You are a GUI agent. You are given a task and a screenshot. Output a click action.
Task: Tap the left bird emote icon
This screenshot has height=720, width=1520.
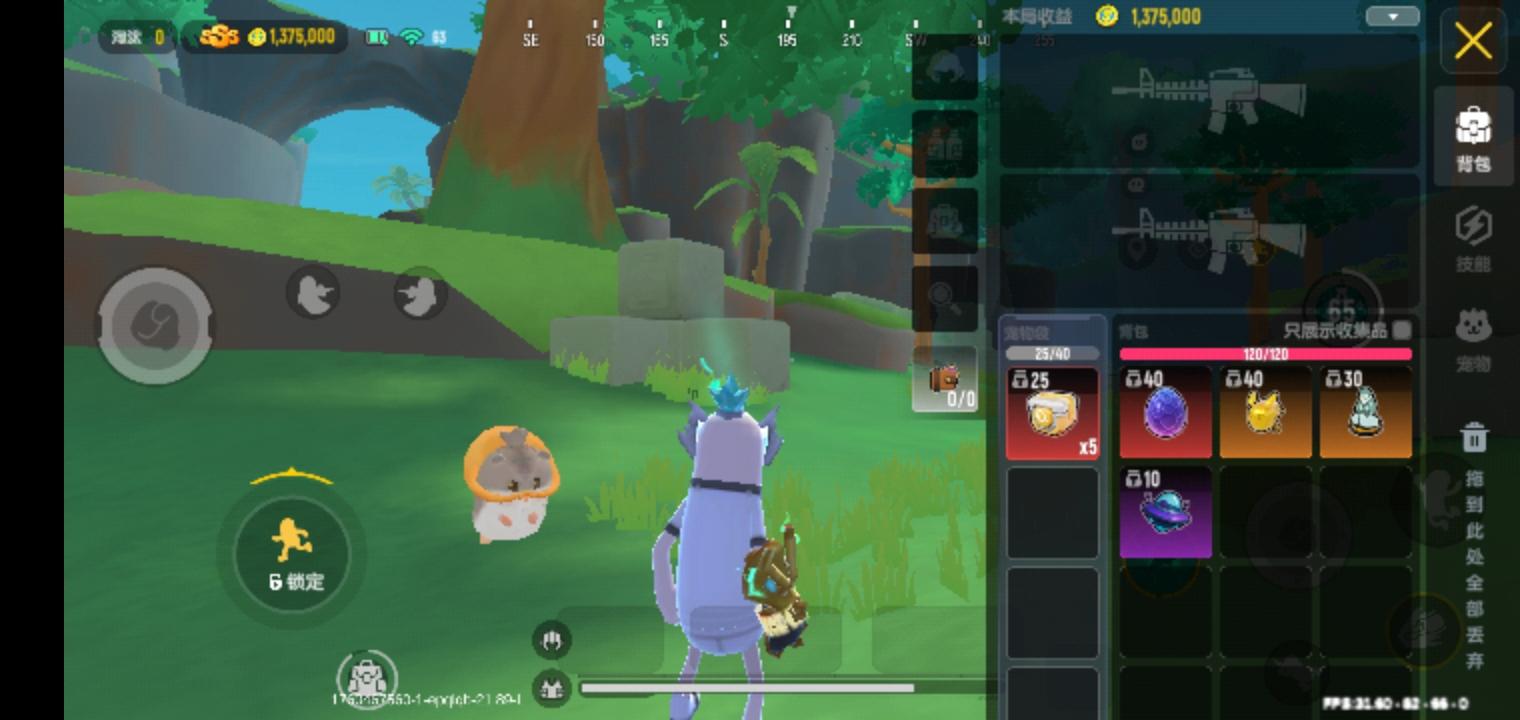314,294
